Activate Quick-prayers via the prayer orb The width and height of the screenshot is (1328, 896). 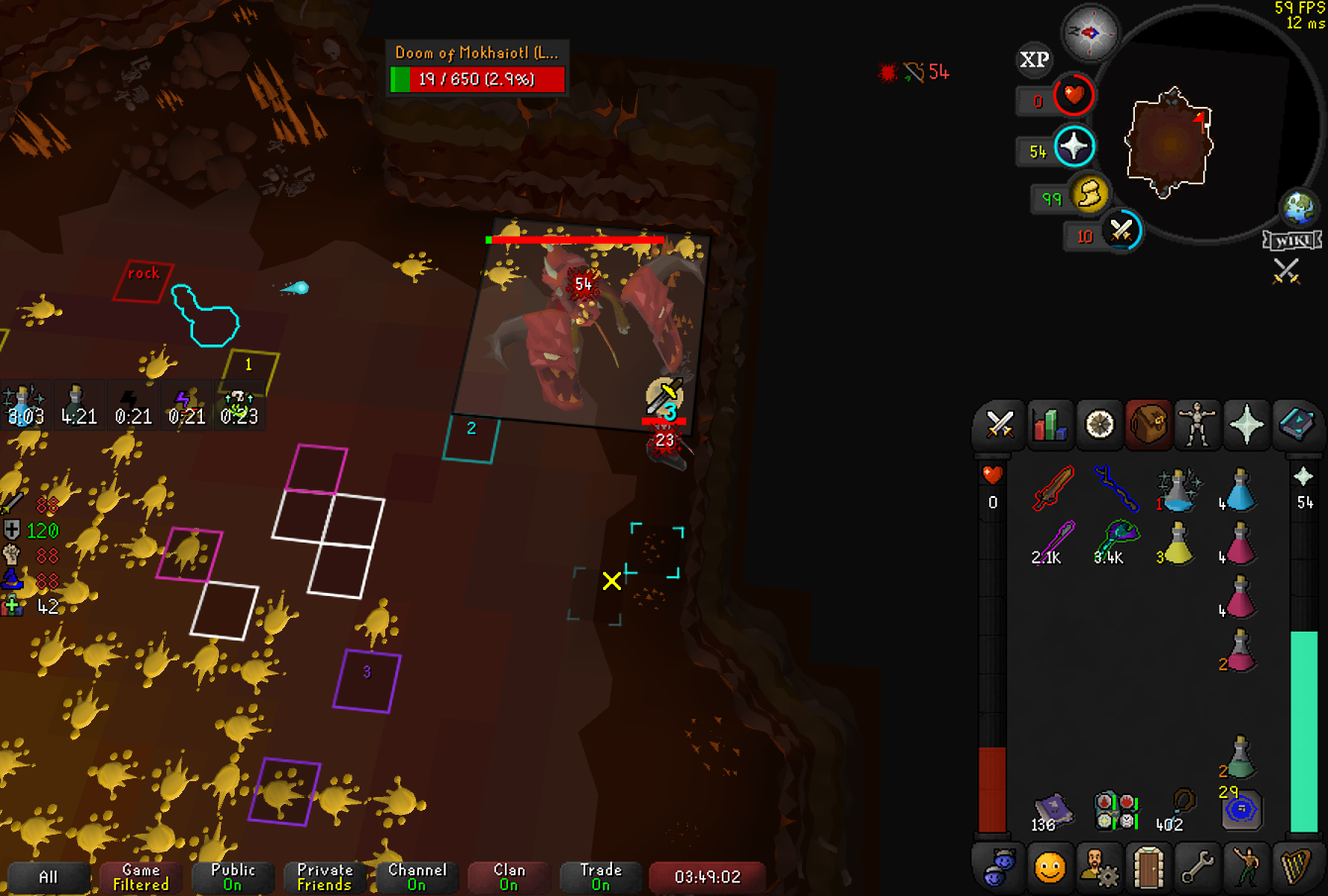tap(1073, 148)
